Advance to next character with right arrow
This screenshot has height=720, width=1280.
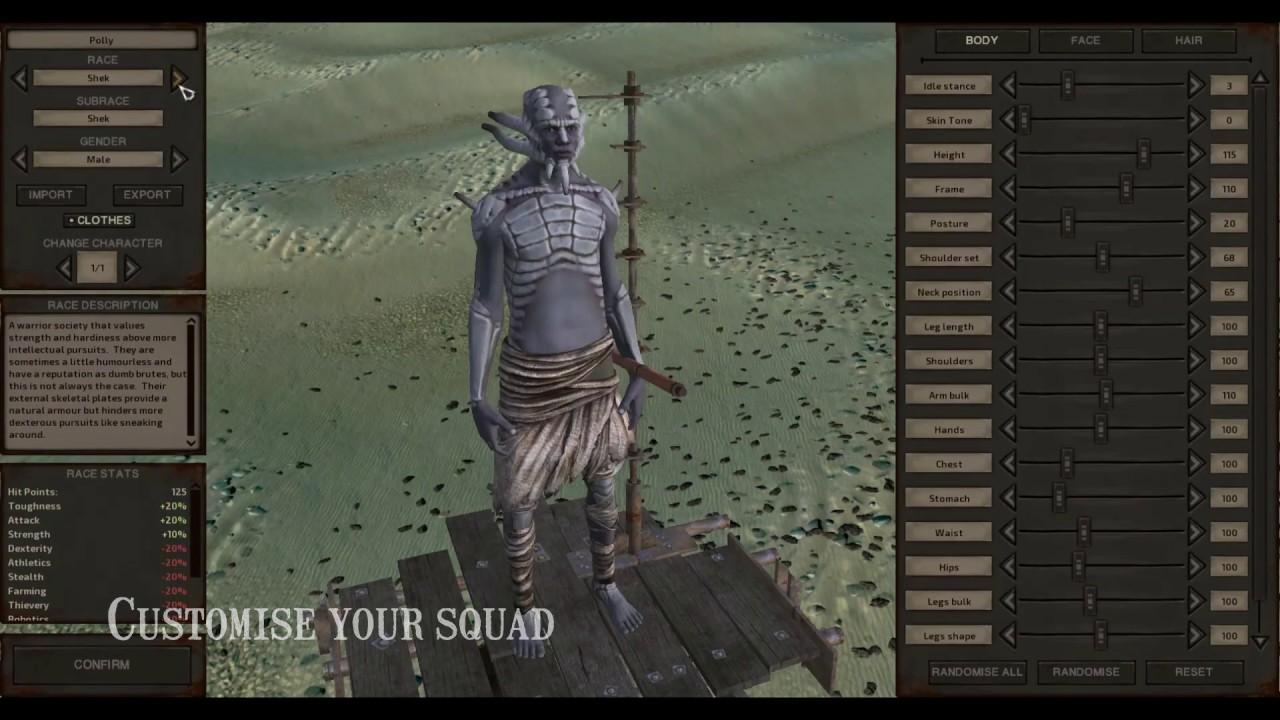click(x=131, y=267)
